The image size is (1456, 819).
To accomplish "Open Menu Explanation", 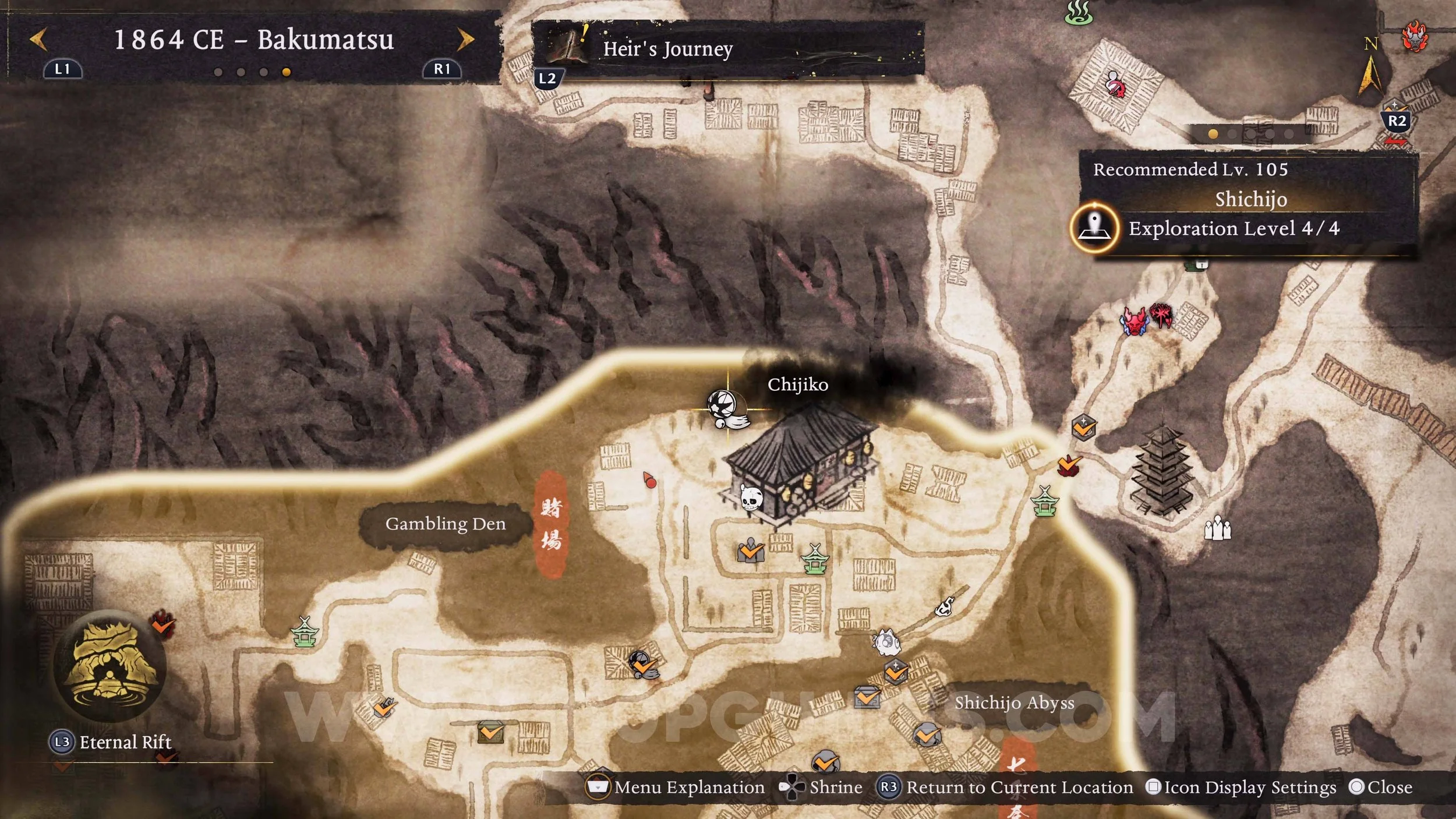I will [676, 788].
